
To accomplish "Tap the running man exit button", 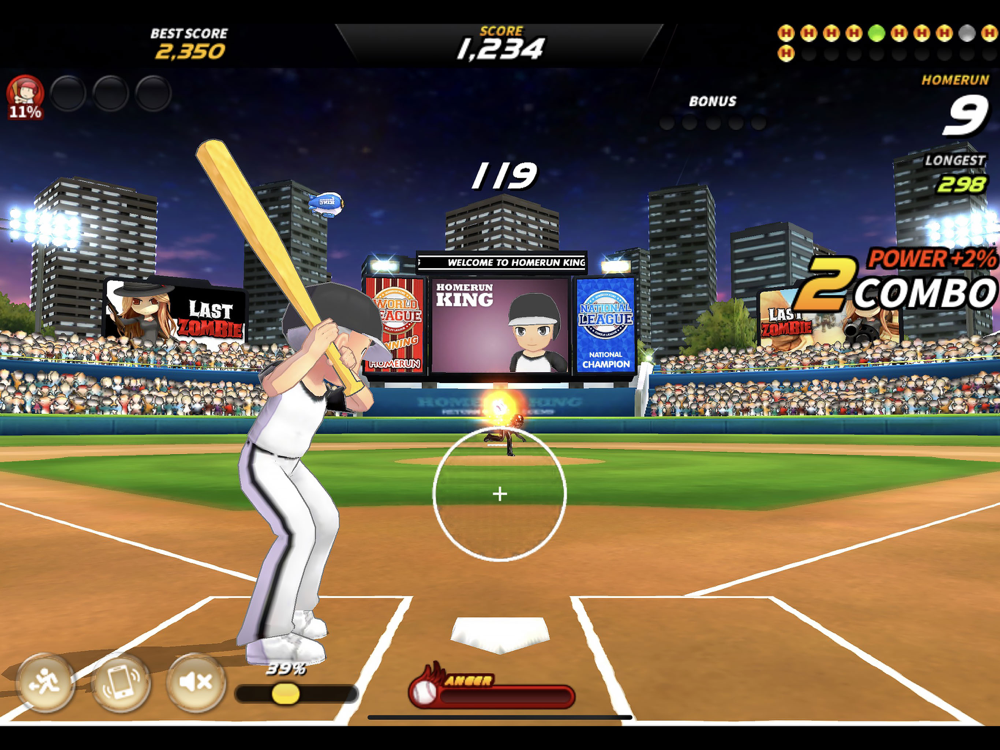I will (x=46, y=683).
